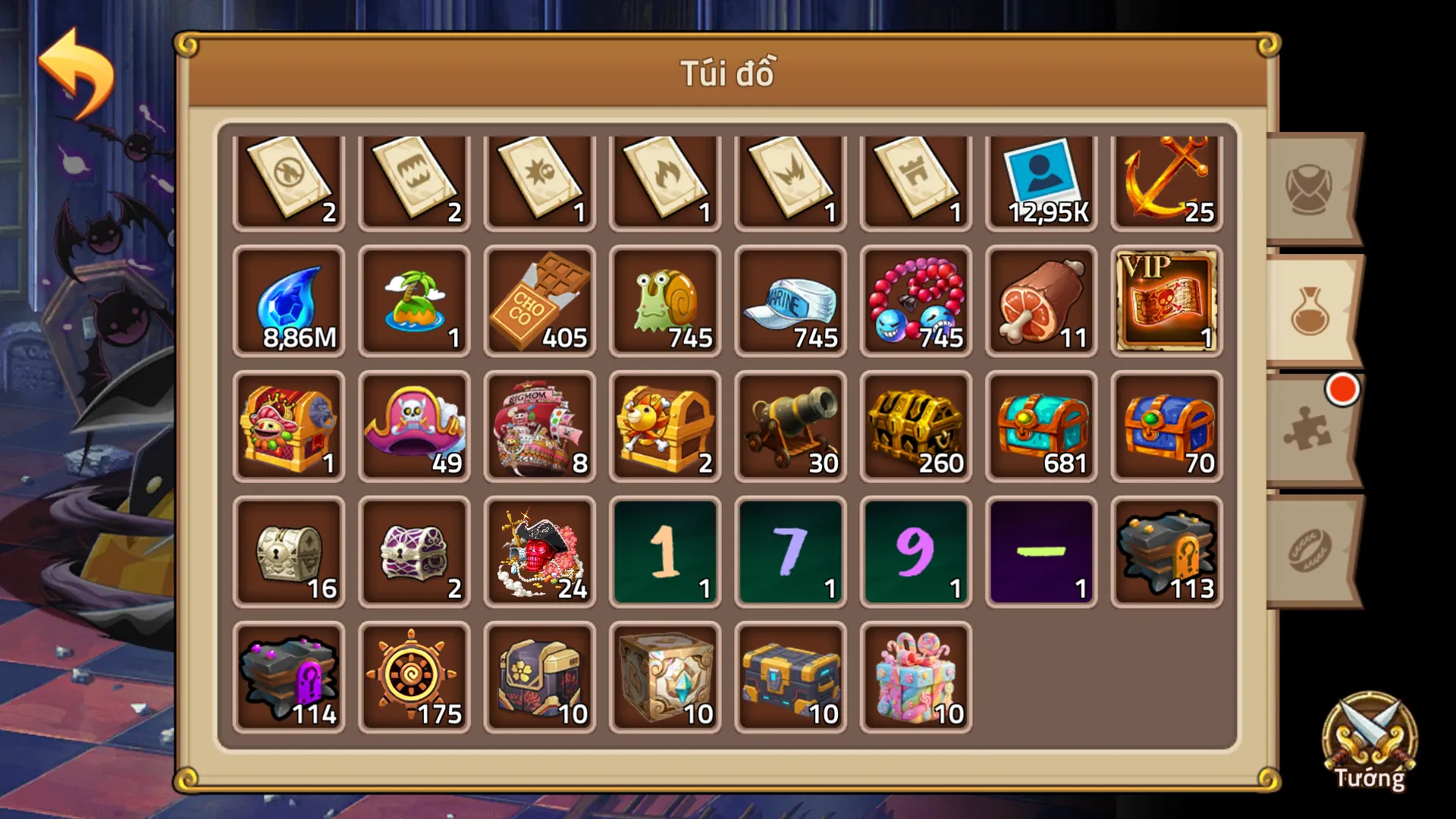Screen dimensions: 1456x819
Task: Select the meat item with count 11
Action: (1040, 302)
